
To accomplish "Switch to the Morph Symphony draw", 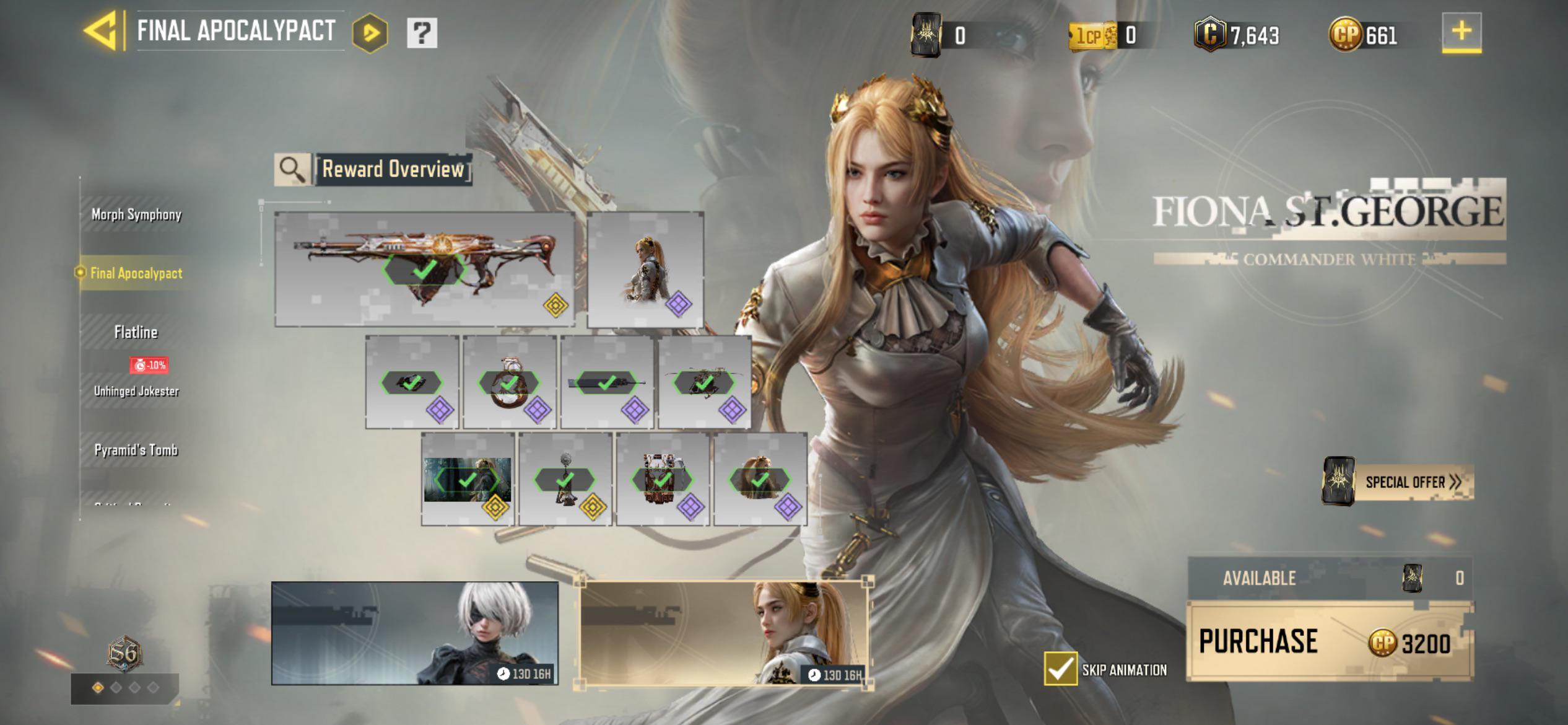I will (136, 214).
